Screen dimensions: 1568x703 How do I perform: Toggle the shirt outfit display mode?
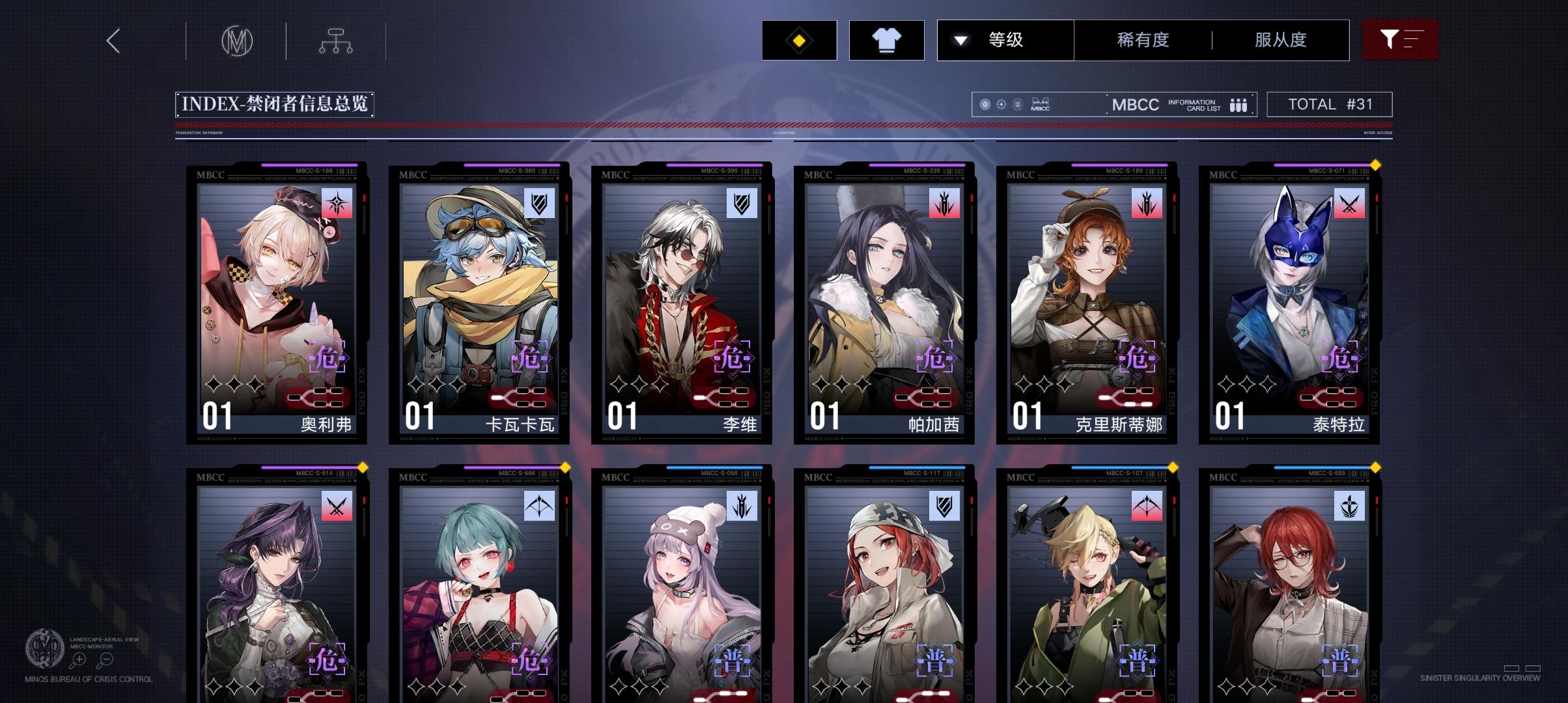click(x=887, y=40)
